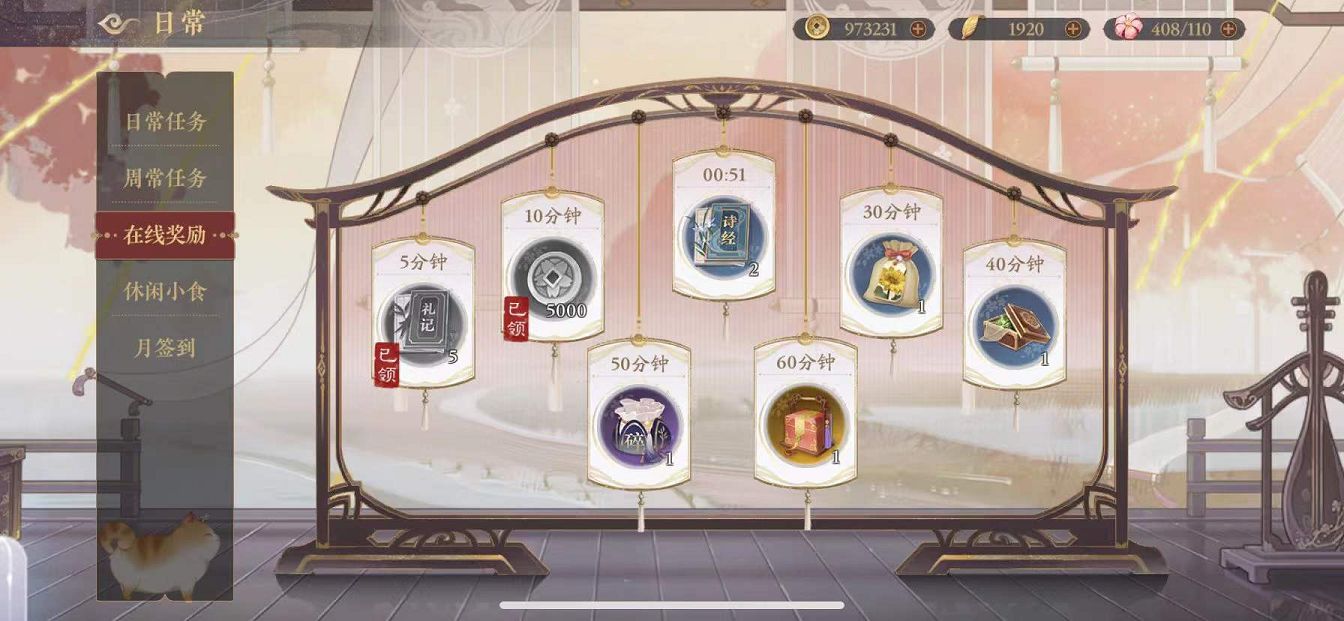Image resolution: width=1344 pixels, height=621 pixels.
Task: Show the 休闲小食 tab
Action: pos(165,293)
